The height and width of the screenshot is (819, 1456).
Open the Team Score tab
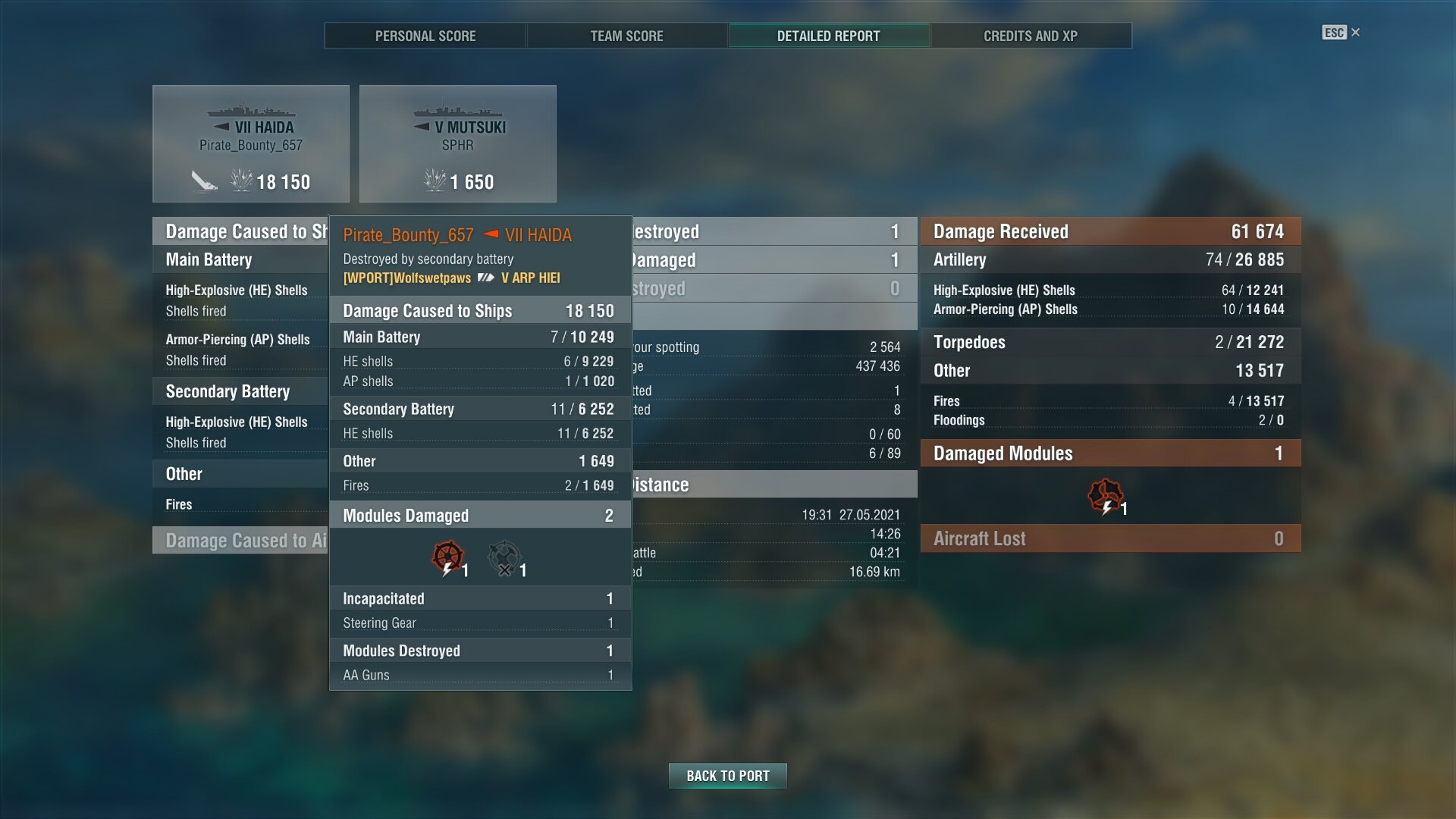(626, 36)
